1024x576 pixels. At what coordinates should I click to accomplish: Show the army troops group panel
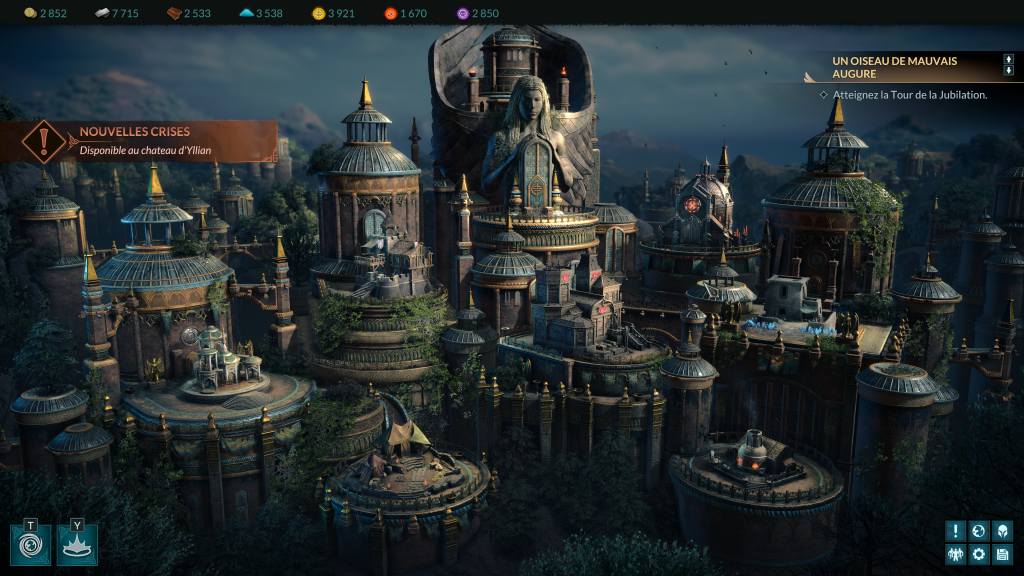pyautogui.click(x=956, y=554)
